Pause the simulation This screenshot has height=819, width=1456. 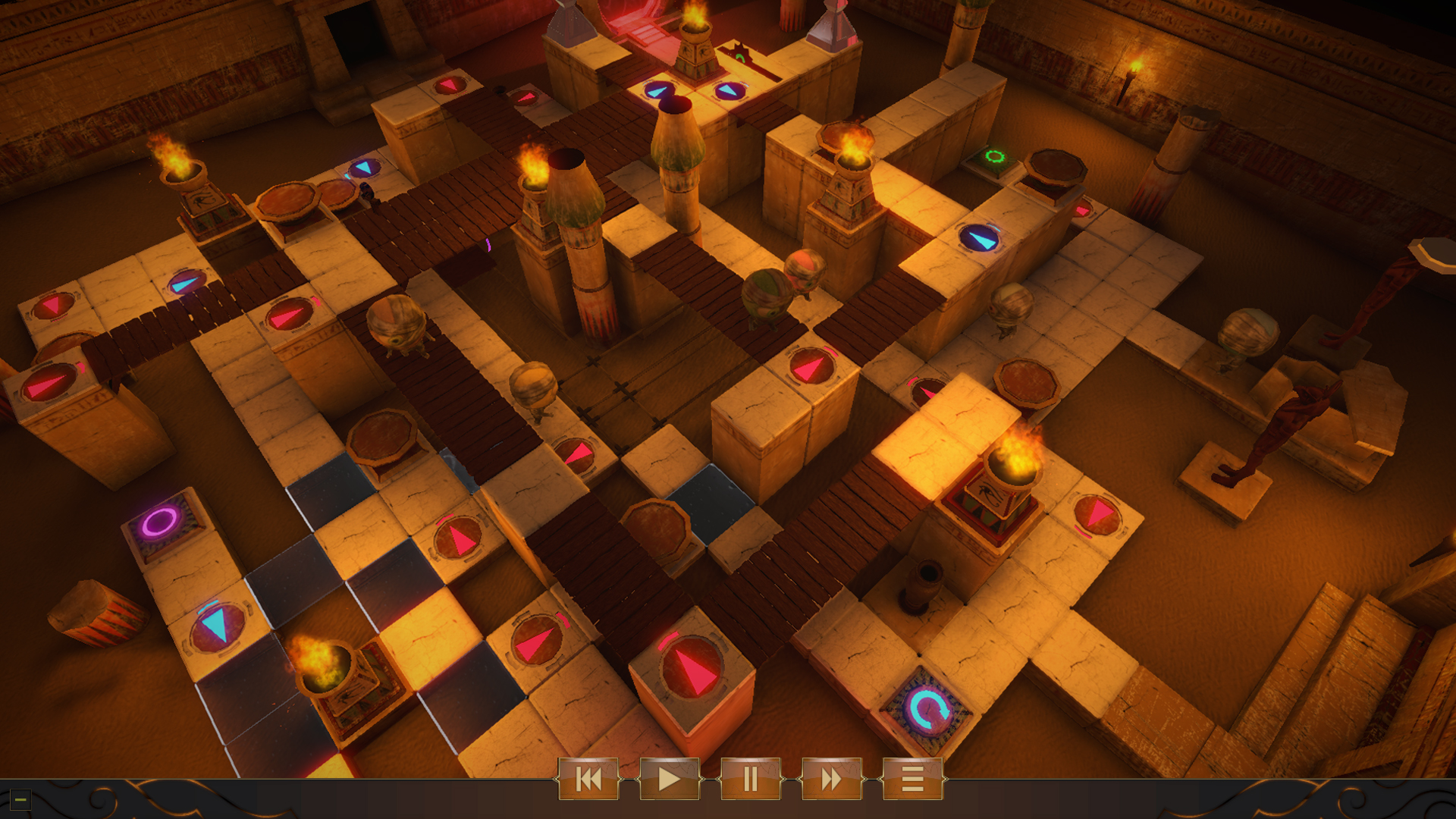click(749, 779)
